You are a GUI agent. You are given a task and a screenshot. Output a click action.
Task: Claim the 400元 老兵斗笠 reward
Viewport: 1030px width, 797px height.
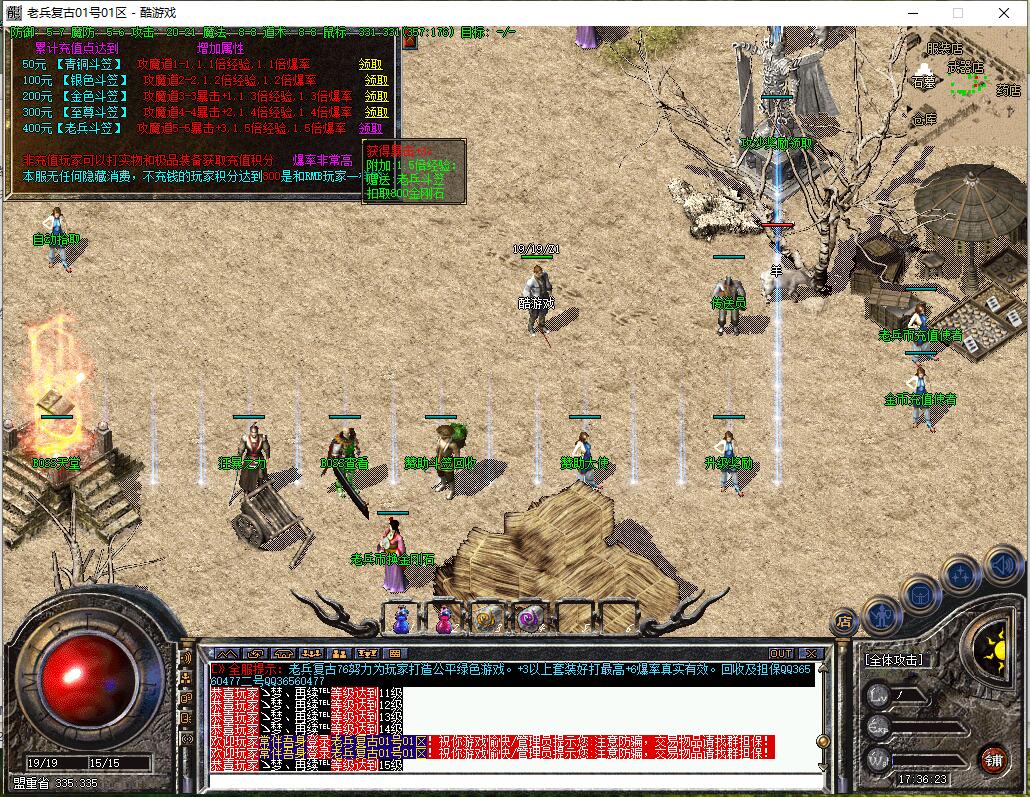click(x=370, y=128)
